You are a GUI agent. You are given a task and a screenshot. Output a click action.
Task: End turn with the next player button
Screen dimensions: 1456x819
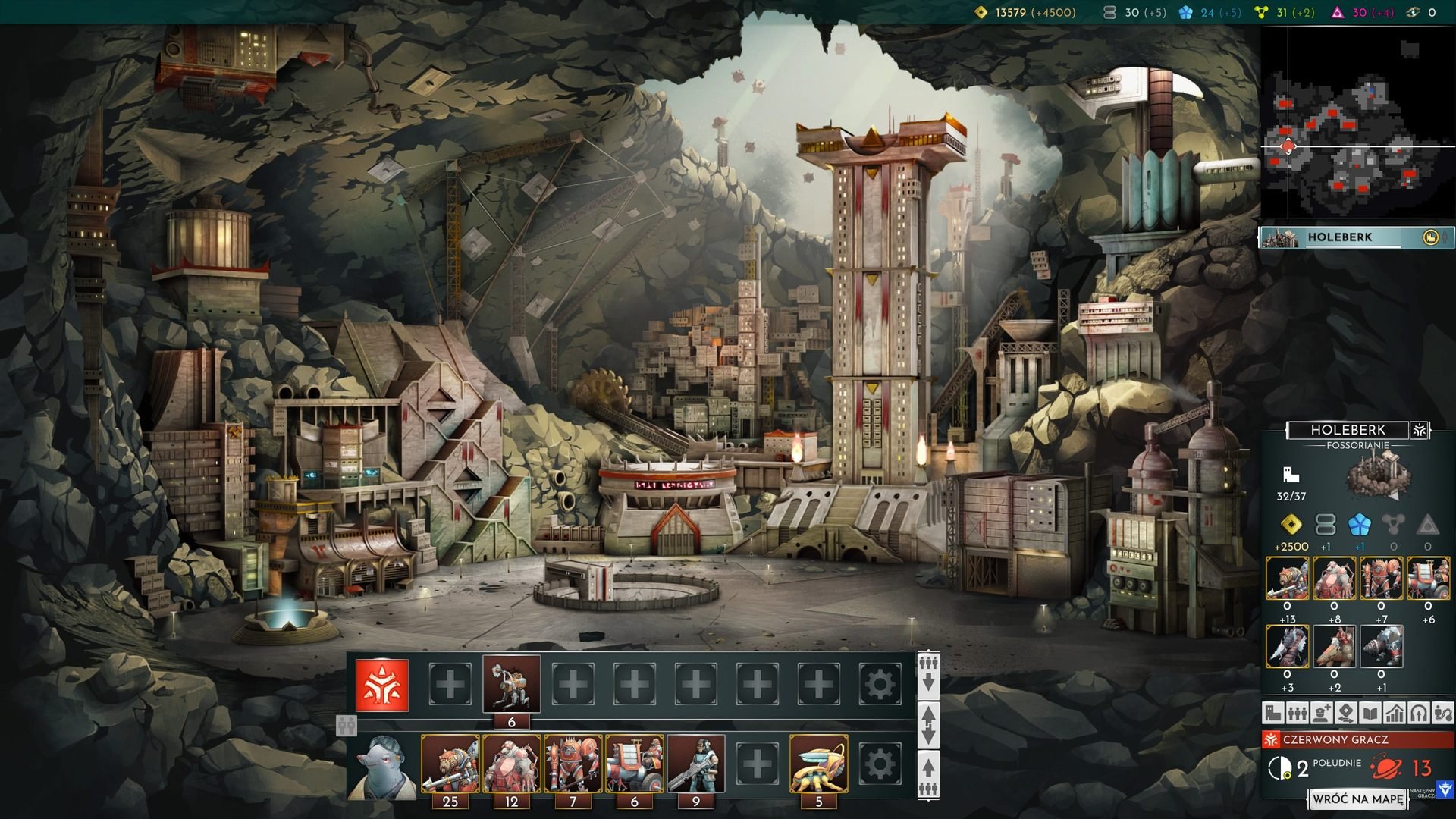(1445, 790)
